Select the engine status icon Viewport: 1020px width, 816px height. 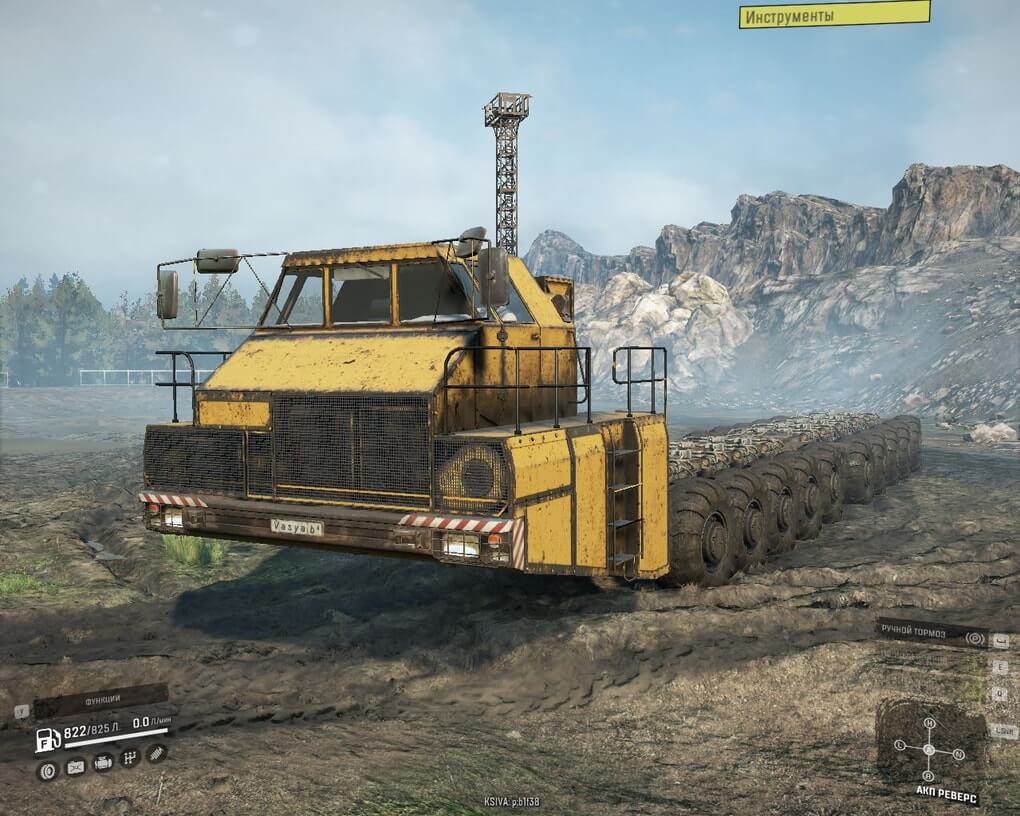pyautogui.click(x=103, y=763)
